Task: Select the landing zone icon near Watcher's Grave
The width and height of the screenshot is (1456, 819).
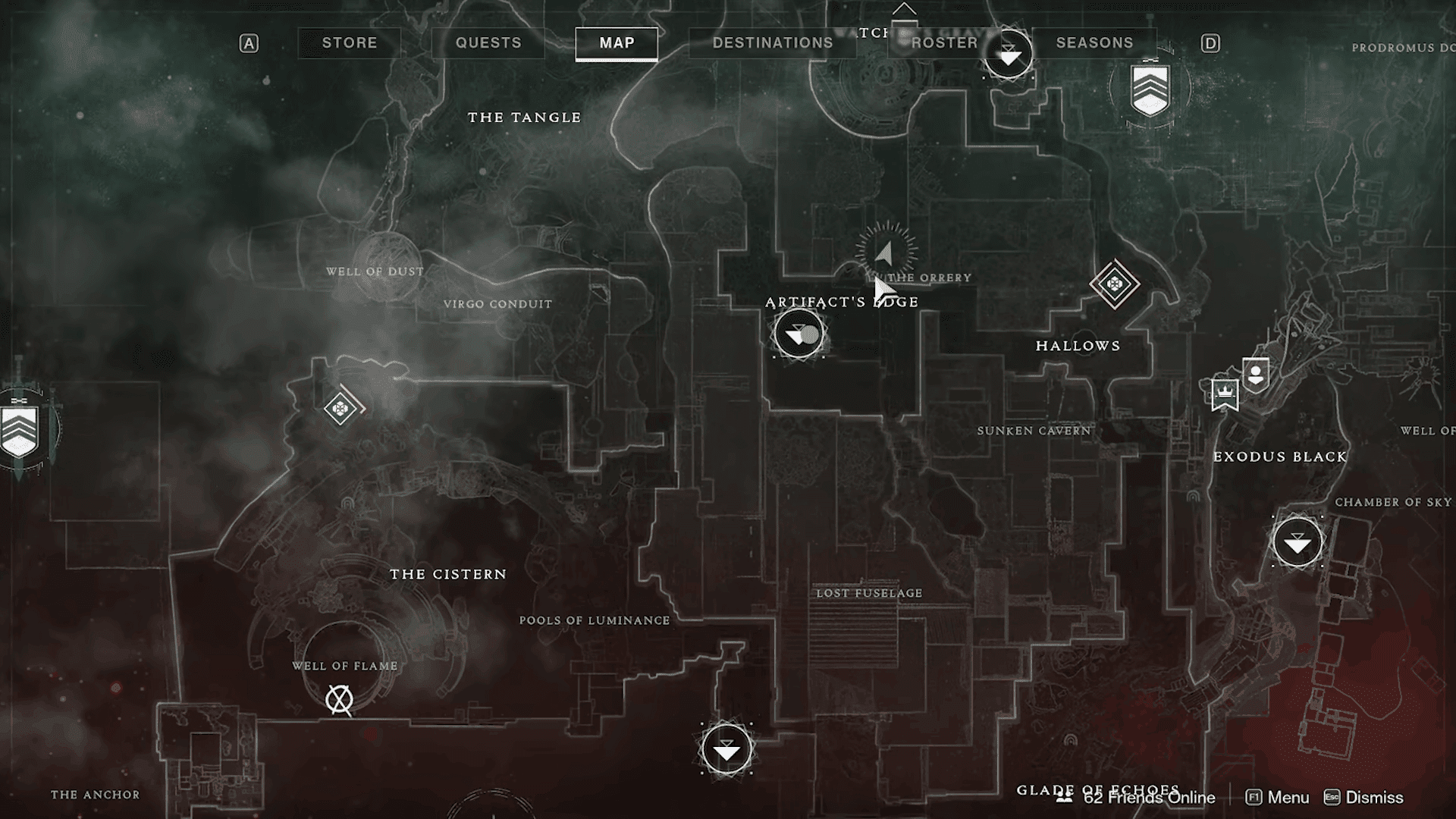Action: [x=1007, y=53]
